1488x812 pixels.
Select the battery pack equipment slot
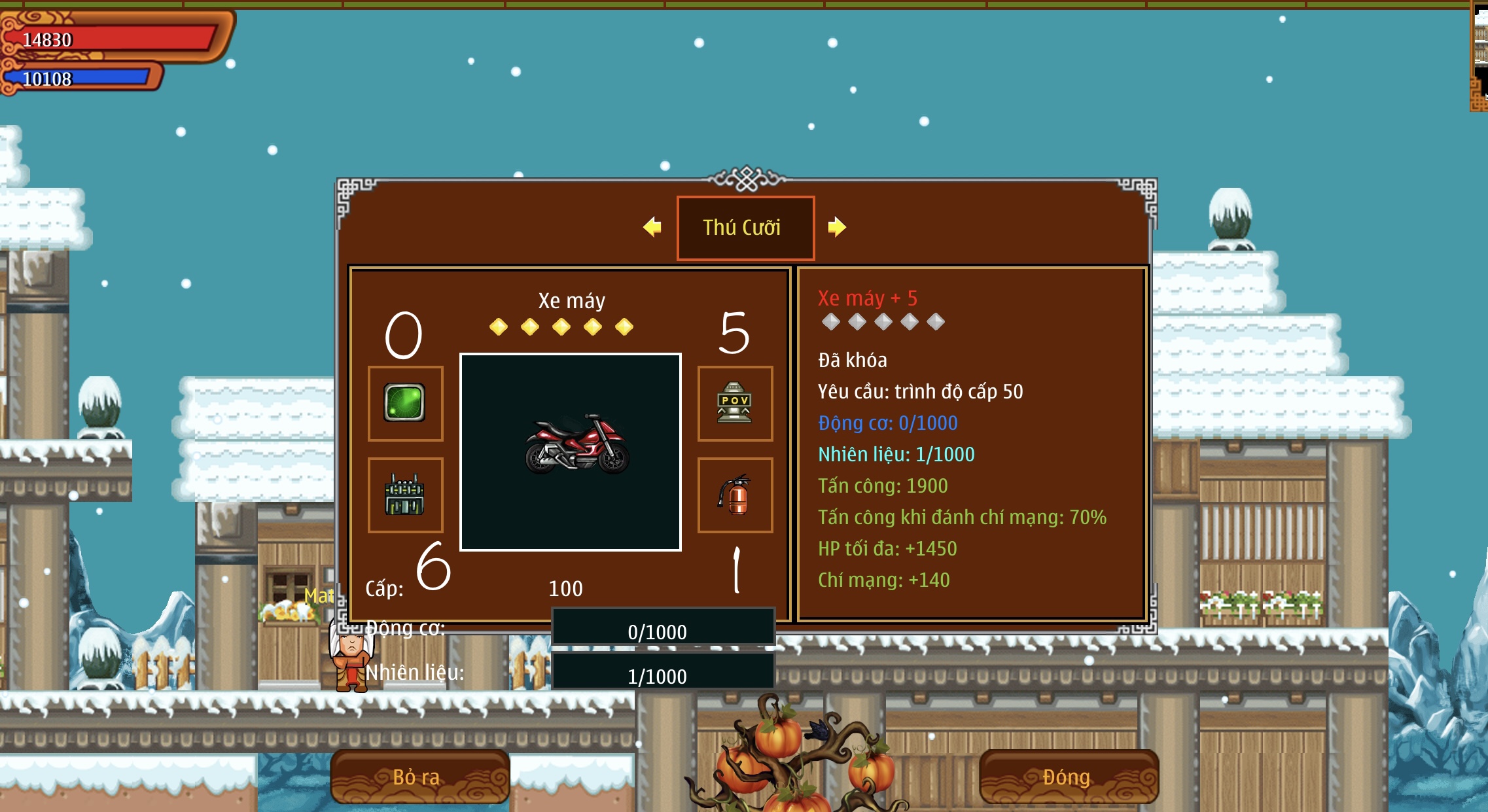405,495
